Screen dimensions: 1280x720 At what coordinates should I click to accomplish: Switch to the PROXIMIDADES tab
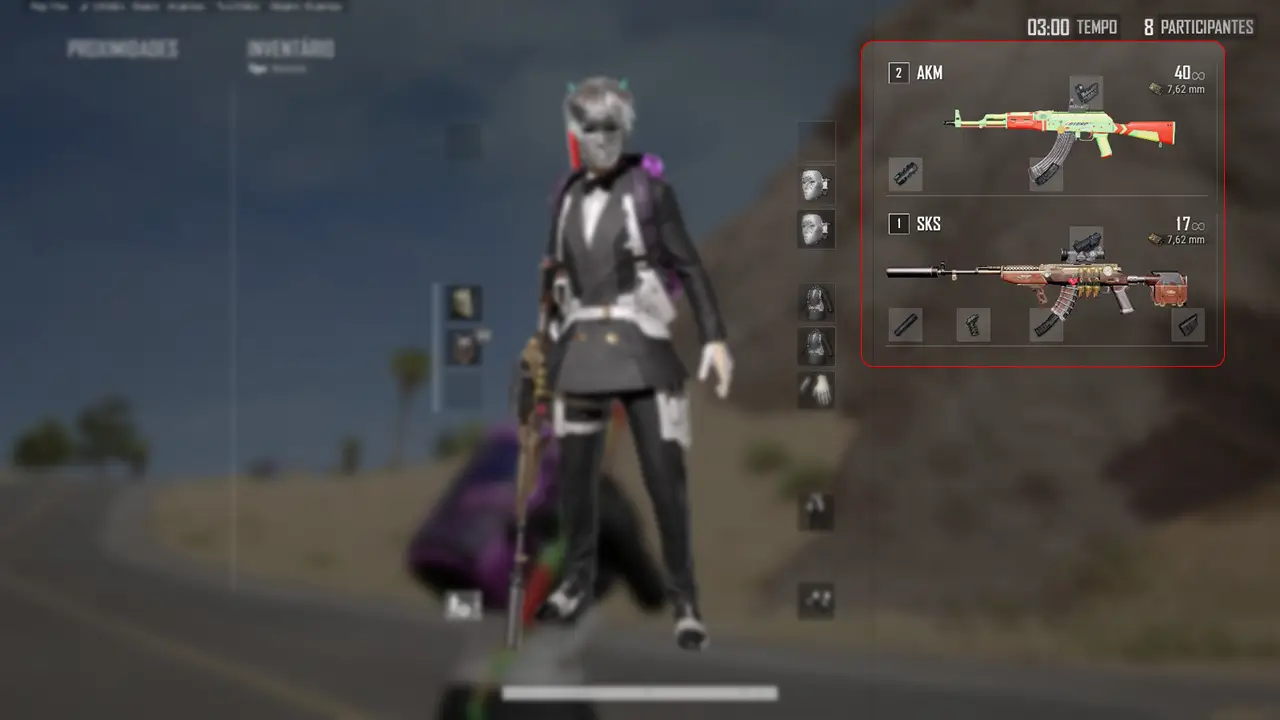pos(122,47)
